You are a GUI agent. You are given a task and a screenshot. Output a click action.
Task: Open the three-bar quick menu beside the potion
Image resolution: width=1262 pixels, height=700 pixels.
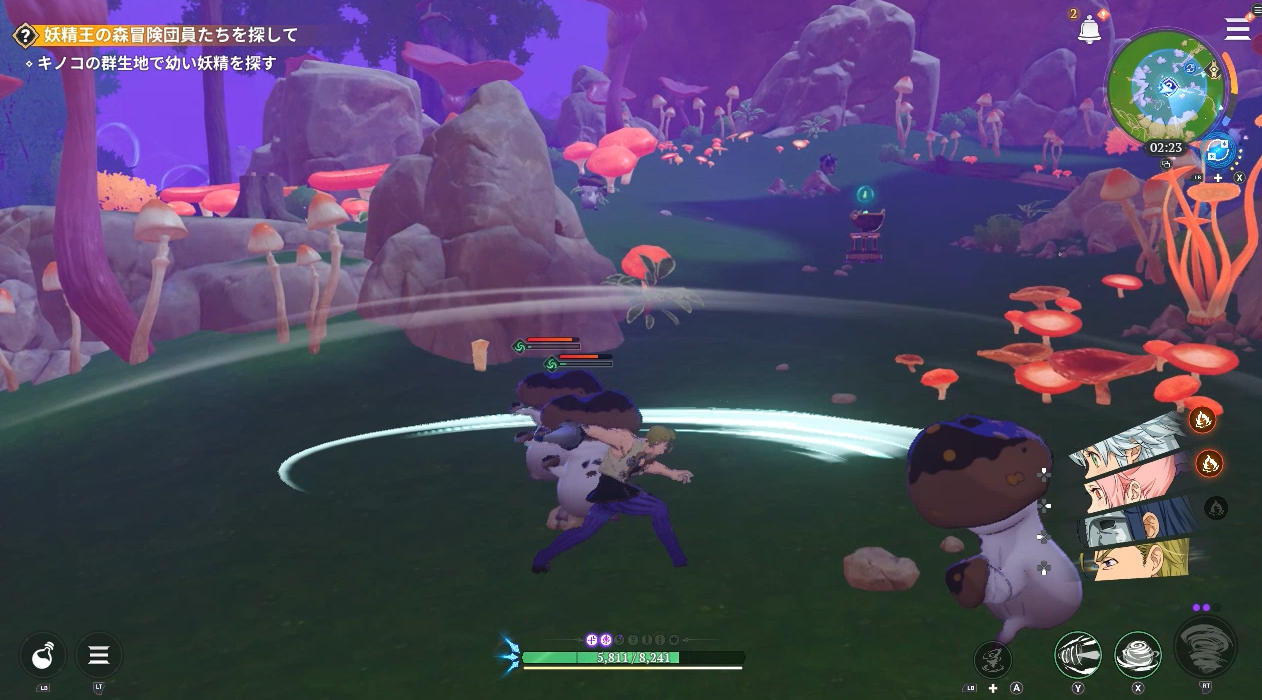(99, 656)
